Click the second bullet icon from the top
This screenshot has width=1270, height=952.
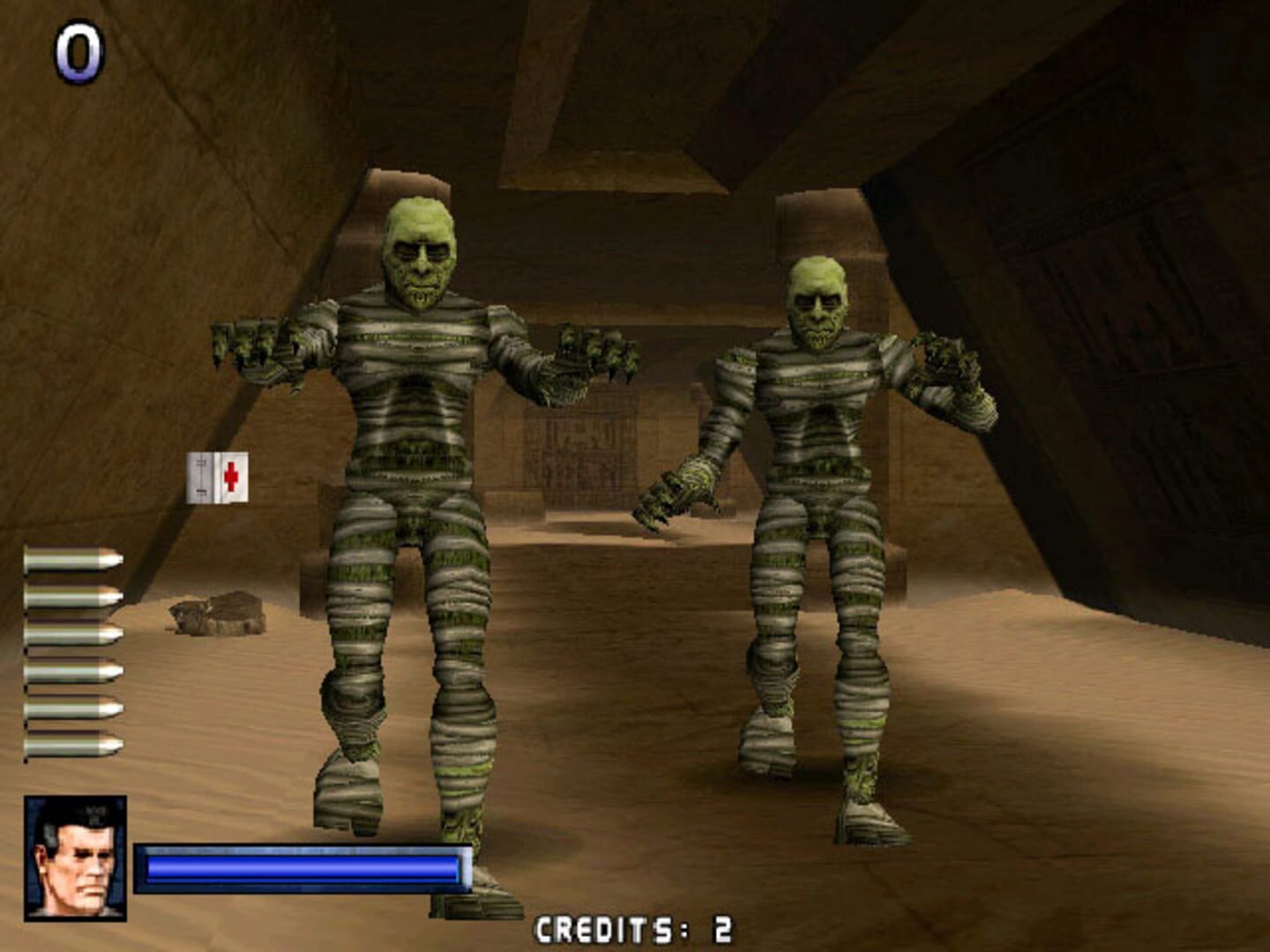pyautogui.click(x=66, y=597)
